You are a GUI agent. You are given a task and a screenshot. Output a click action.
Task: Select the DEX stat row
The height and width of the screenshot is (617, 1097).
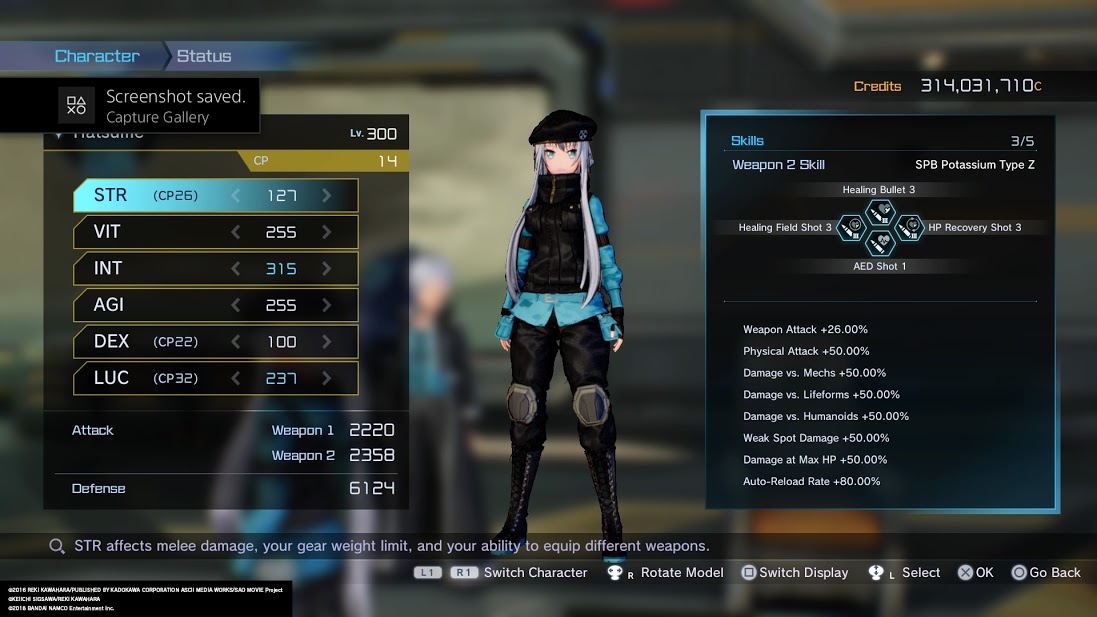pos(215,342)
